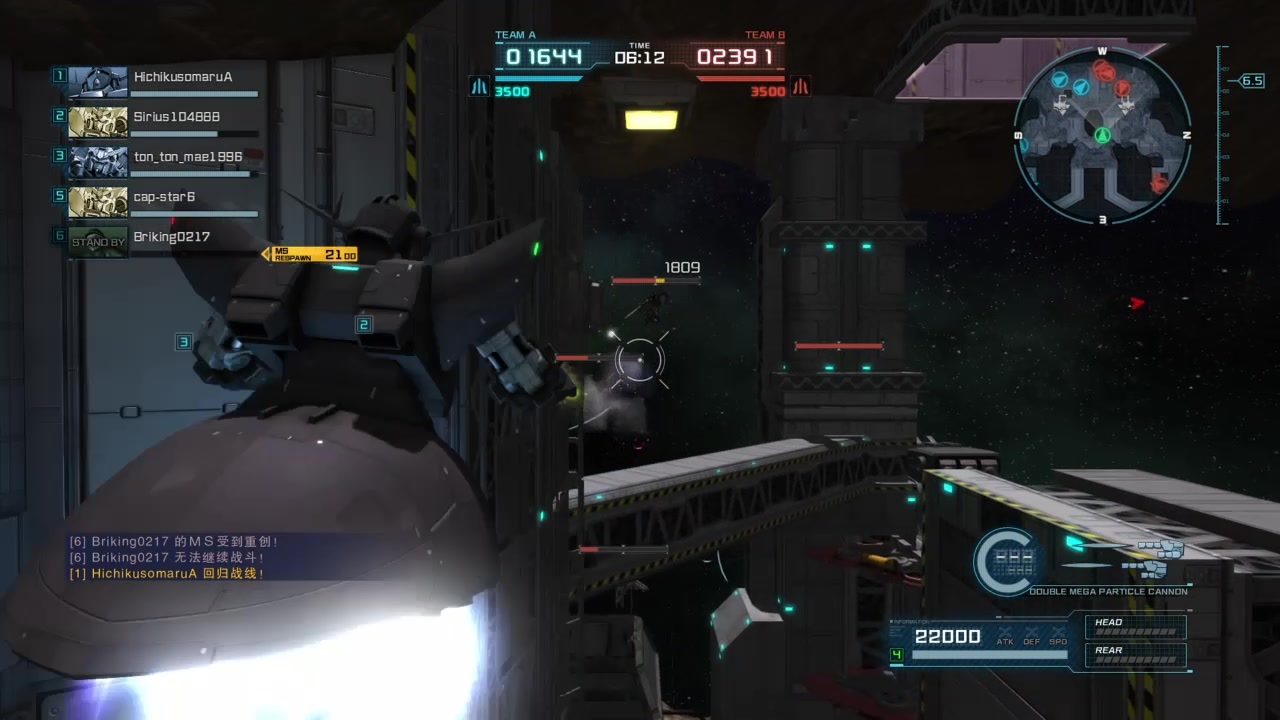1280x720 pixels.
Task: Click the Team B base icon
Action: click(x=800, y=88)
